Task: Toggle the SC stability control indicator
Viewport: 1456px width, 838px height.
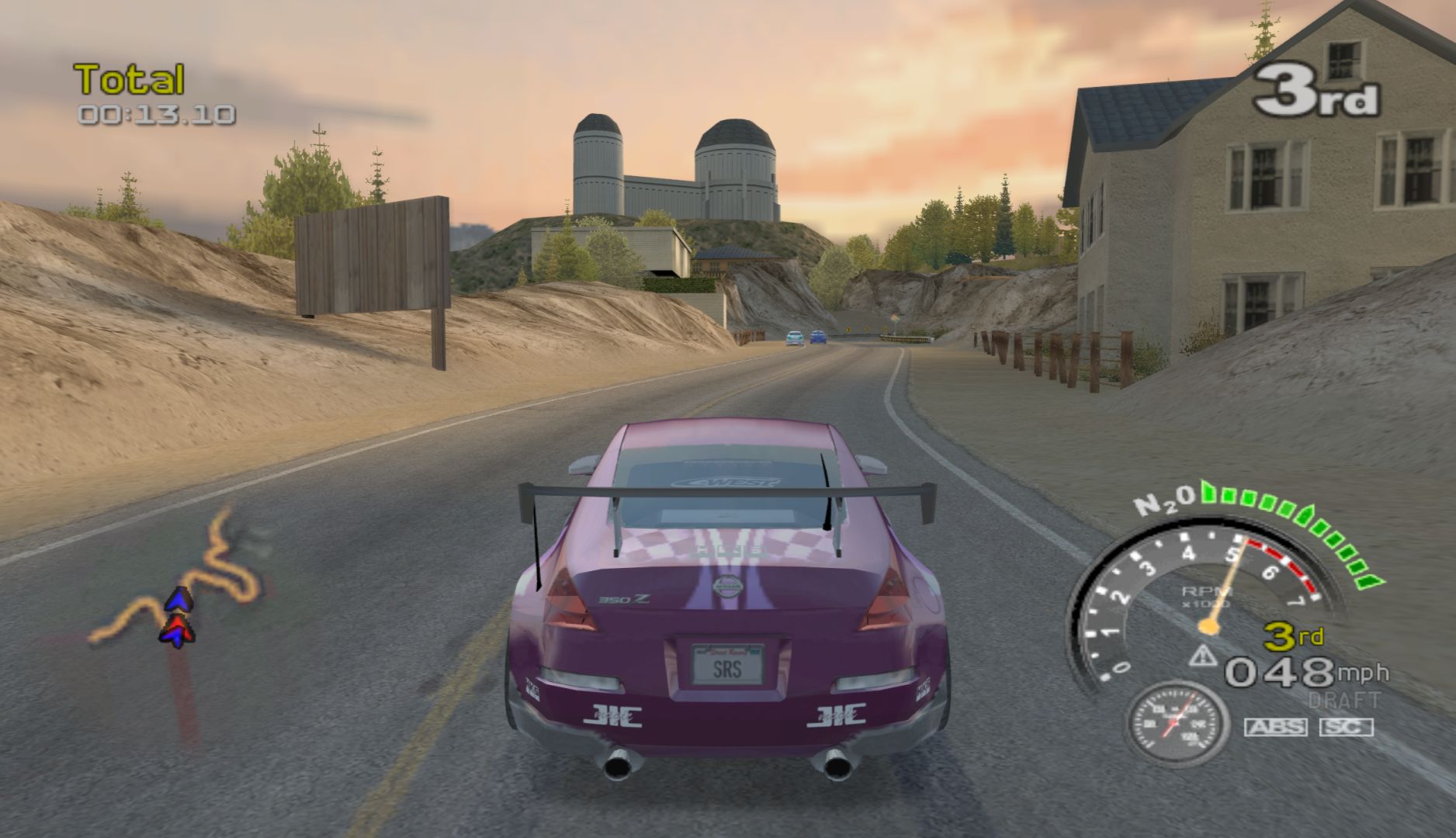Action: click(1346, 727)
